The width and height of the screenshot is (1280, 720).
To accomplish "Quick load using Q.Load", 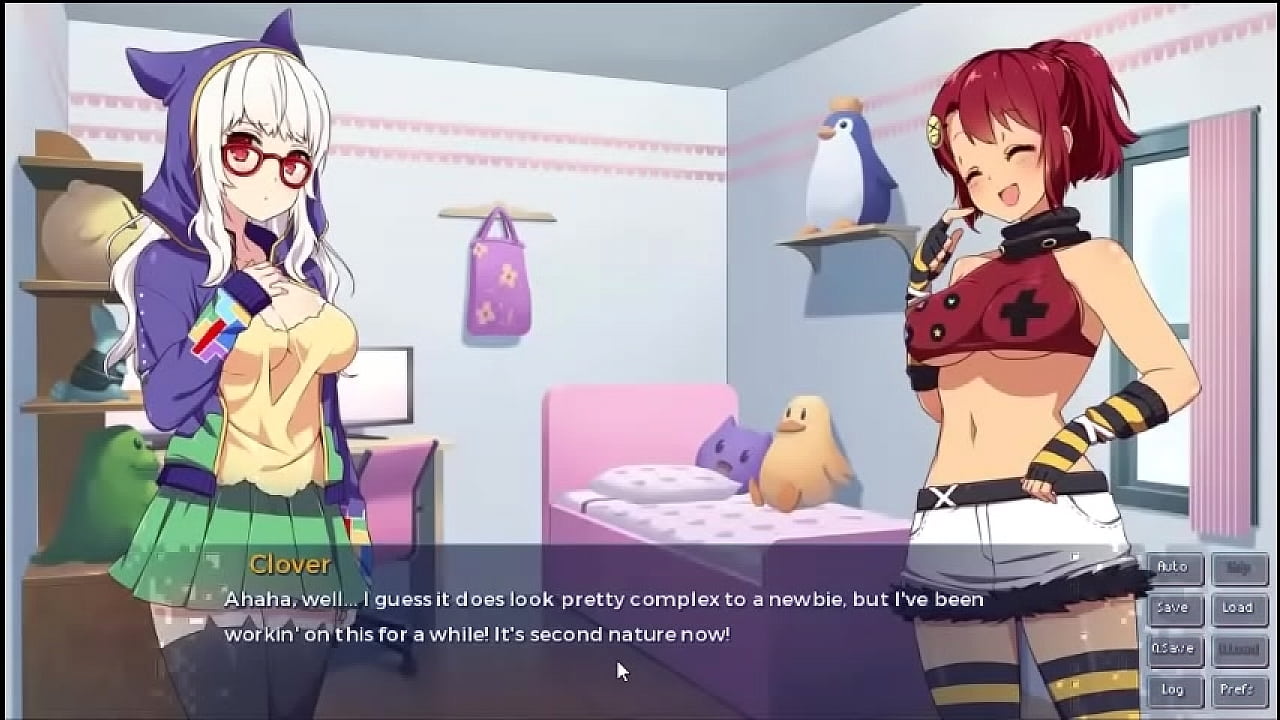I will coord(1239,648).
